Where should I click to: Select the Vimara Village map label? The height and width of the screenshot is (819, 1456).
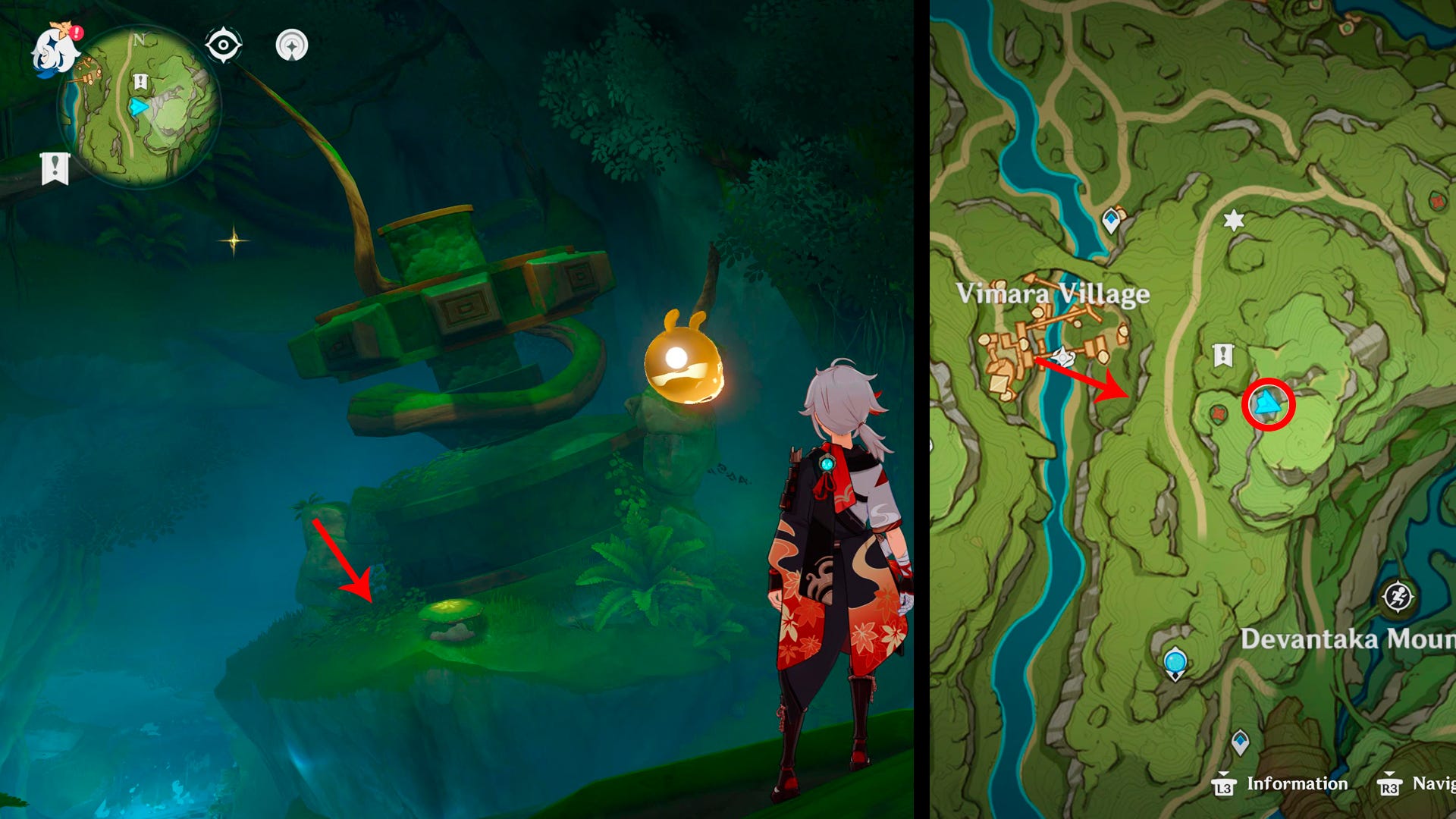[x=1053, y=294]
